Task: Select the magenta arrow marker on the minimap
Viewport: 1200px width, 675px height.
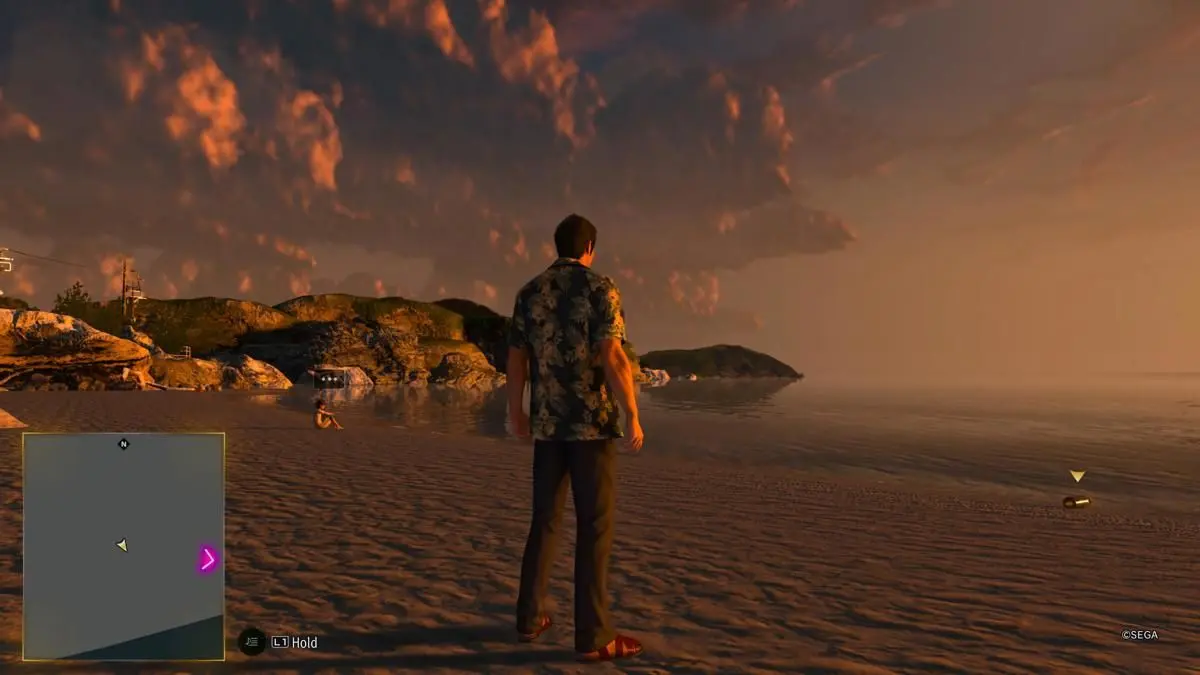Action: click(x=208, y=559)
